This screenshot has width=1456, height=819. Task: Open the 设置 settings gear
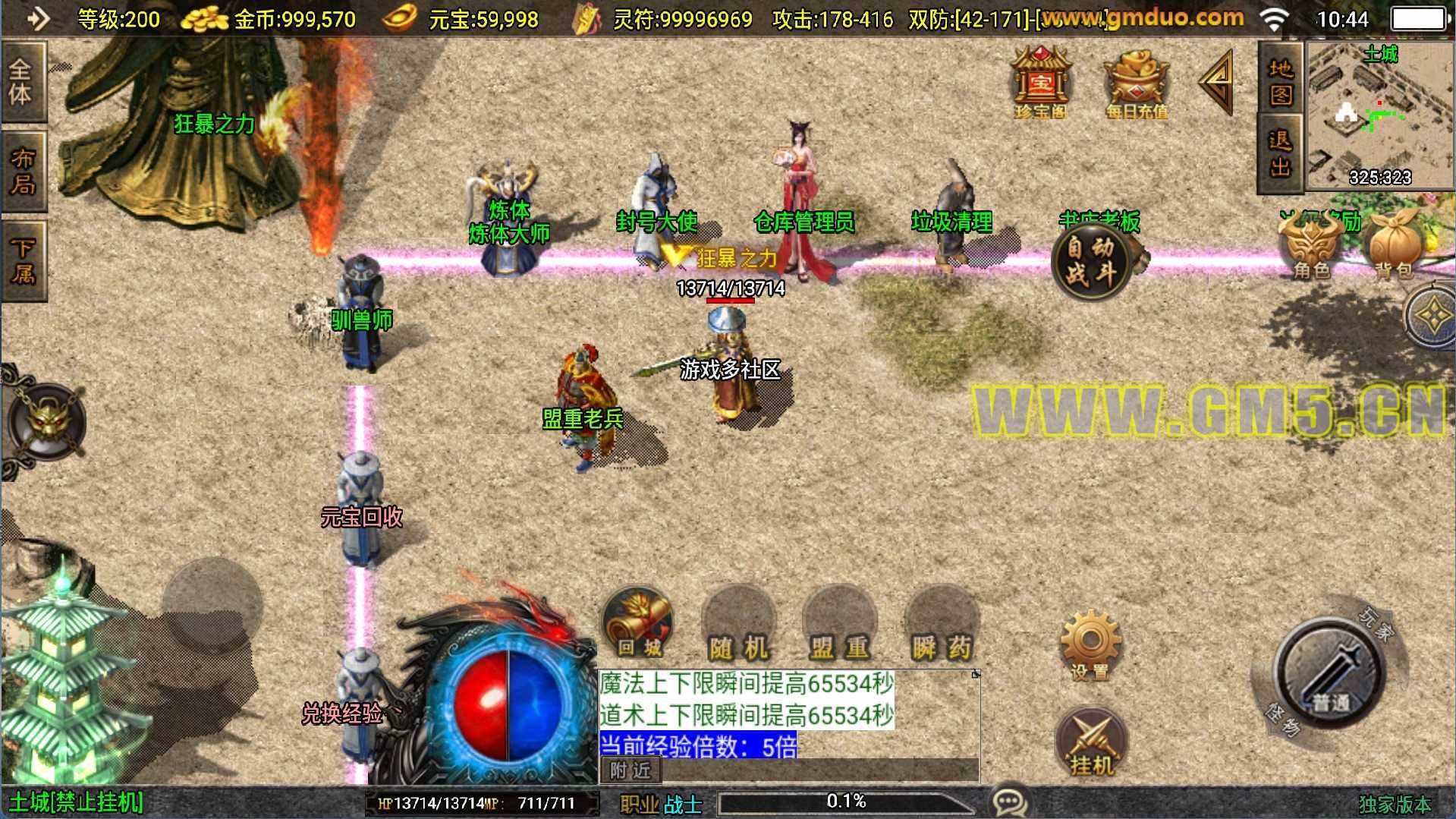pos(1090,645)
